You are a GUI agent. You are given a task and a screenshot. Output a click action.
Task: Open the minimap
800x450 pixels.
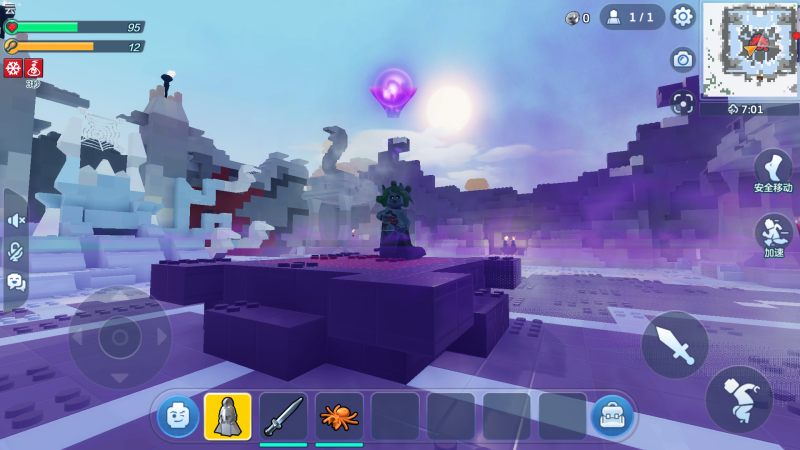pos(750,49)
